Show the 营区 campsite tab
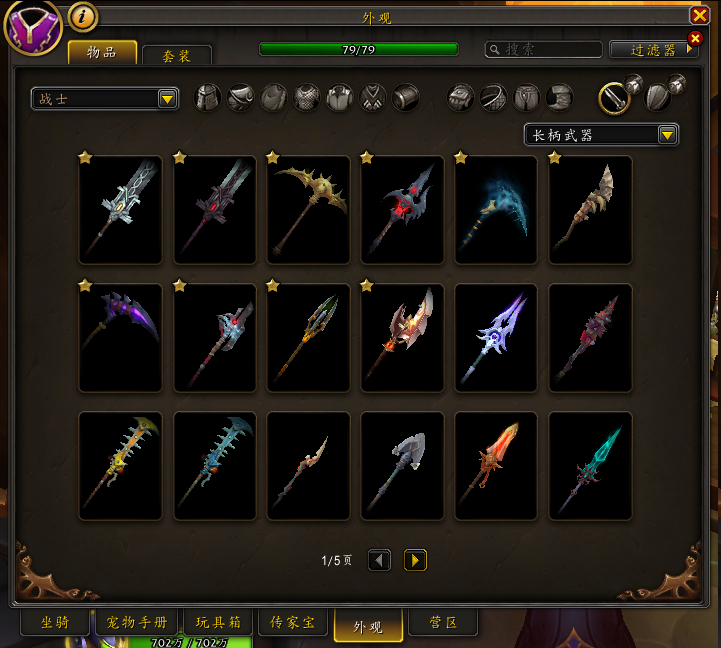 click(x=443, y=623)
